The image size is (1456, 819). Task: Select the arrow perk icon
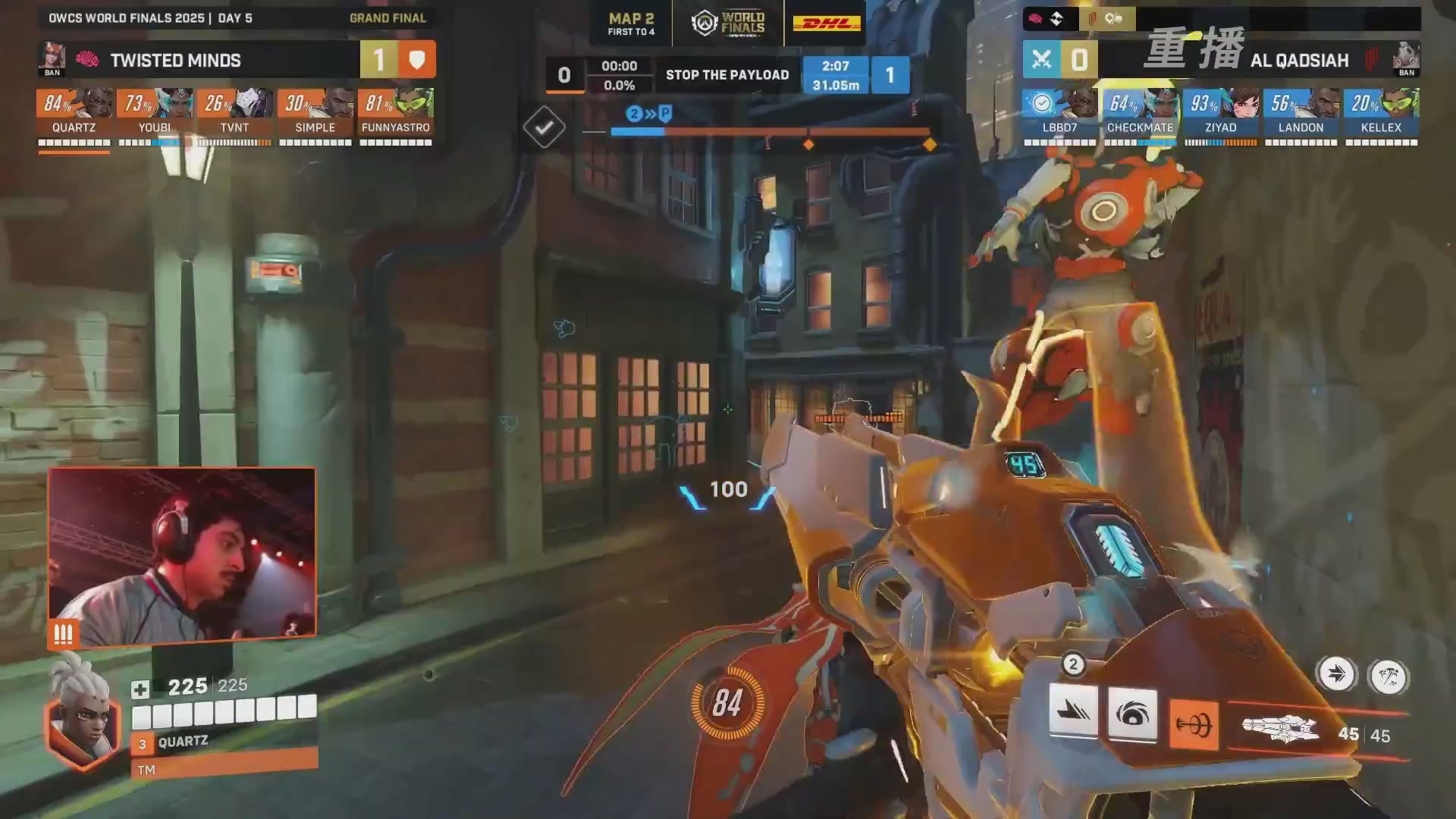tap(1336, 673)
